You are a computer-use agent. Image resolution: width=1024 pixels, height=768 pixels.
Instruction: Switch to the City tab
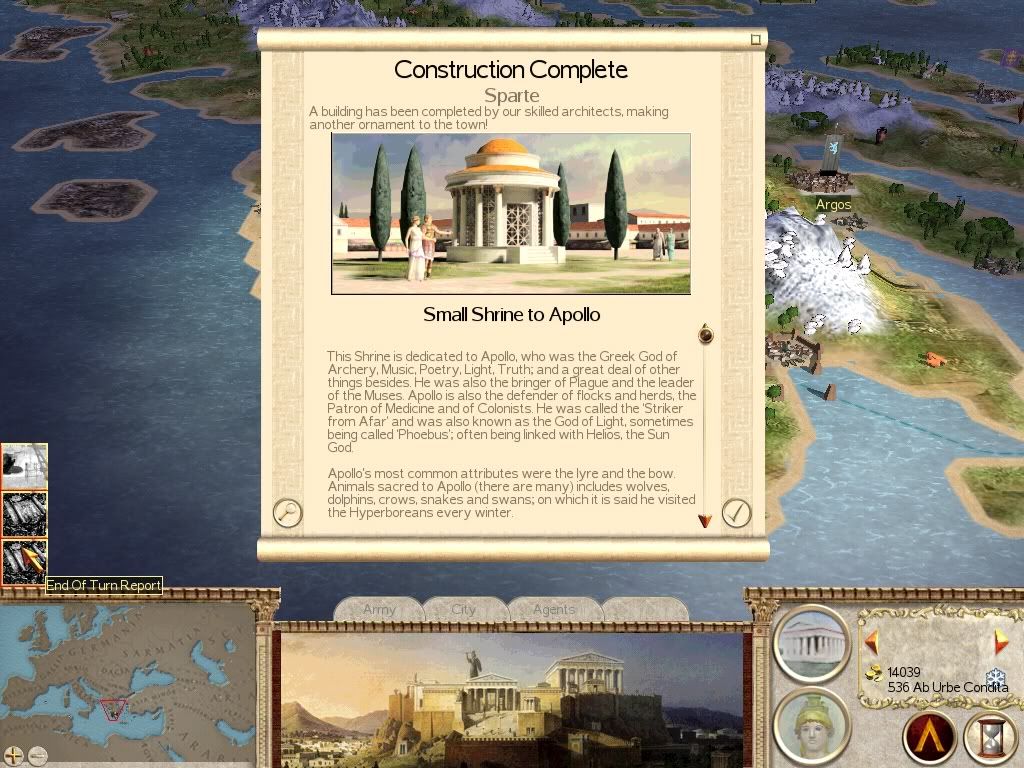(x=464, y=609)
